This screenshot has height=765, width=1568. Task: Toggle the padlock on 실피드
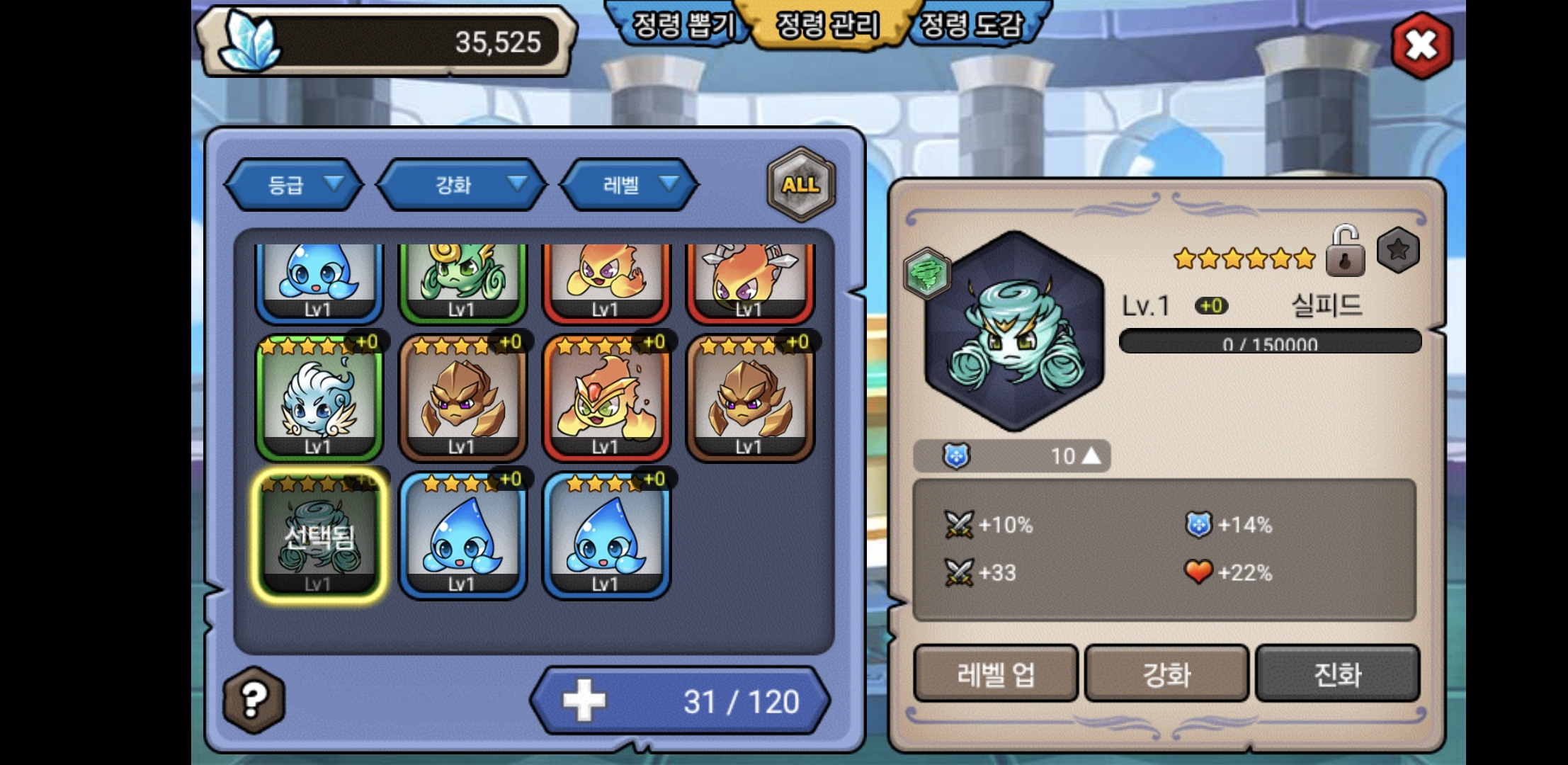tap(1344, 251)
